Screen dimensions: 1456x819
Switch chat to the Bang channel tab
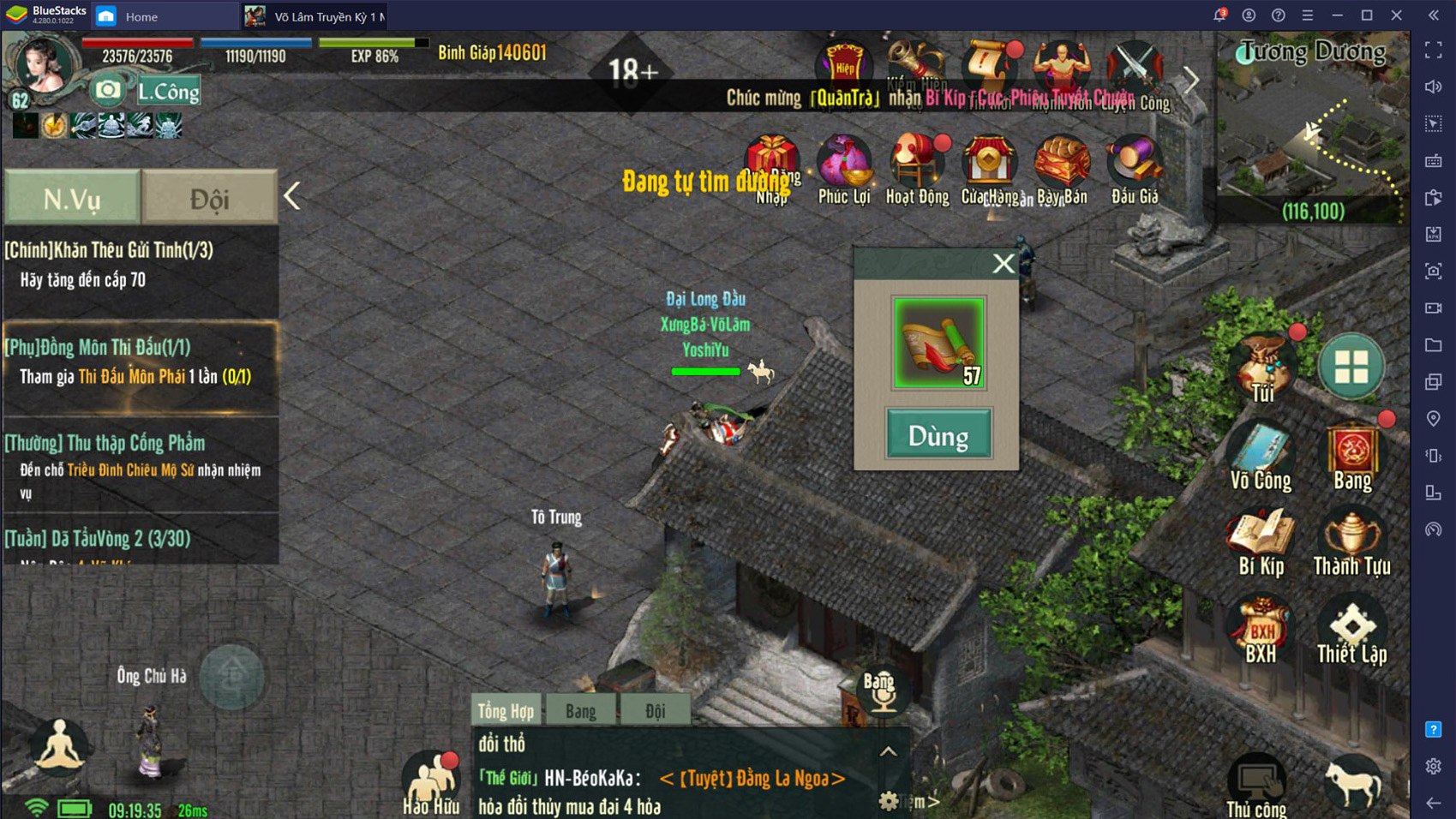pyautogui.click(x=580, y=711)
